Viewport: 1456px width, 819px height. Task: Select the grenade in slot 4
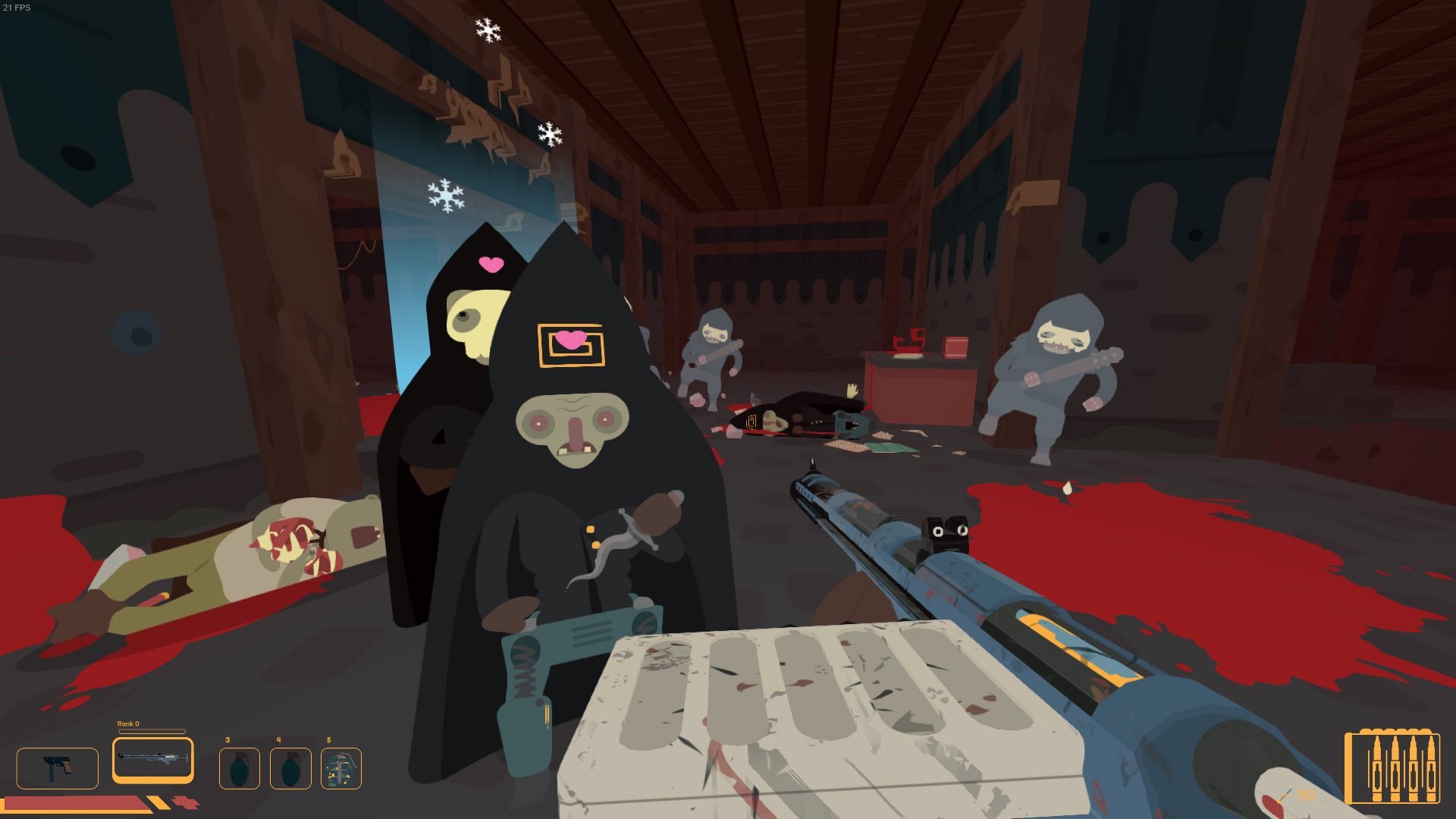(292, 768)
